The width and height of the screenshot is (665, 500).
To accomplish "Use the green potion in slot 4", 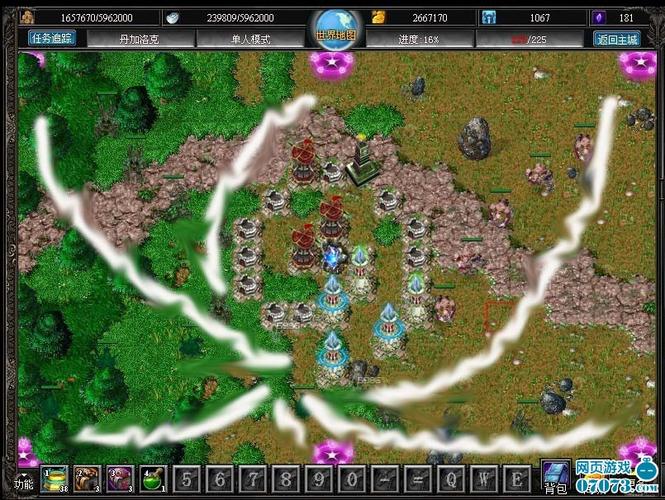I will point(153,477).
